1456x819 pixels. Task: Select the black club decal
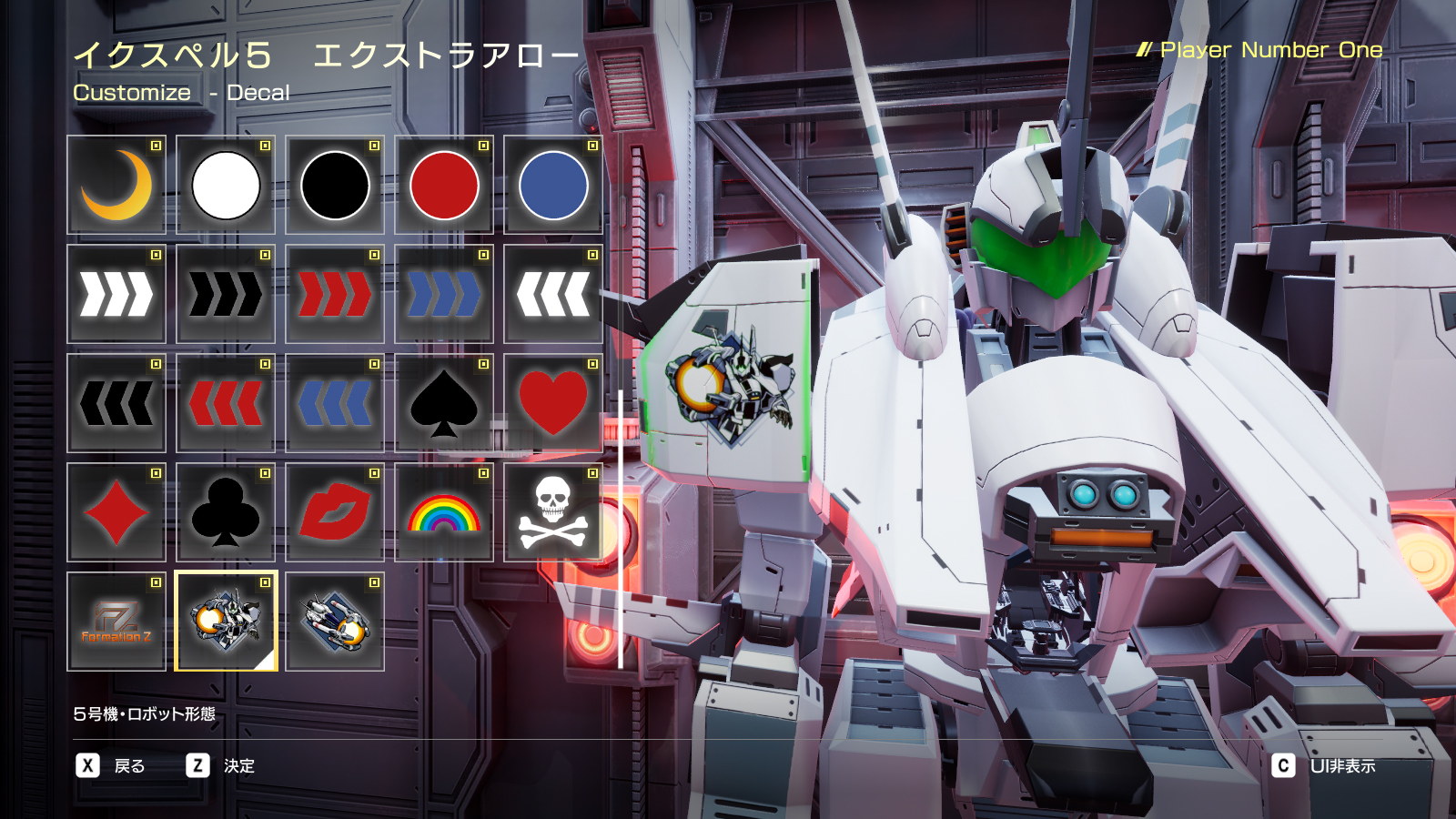point(225,512)
